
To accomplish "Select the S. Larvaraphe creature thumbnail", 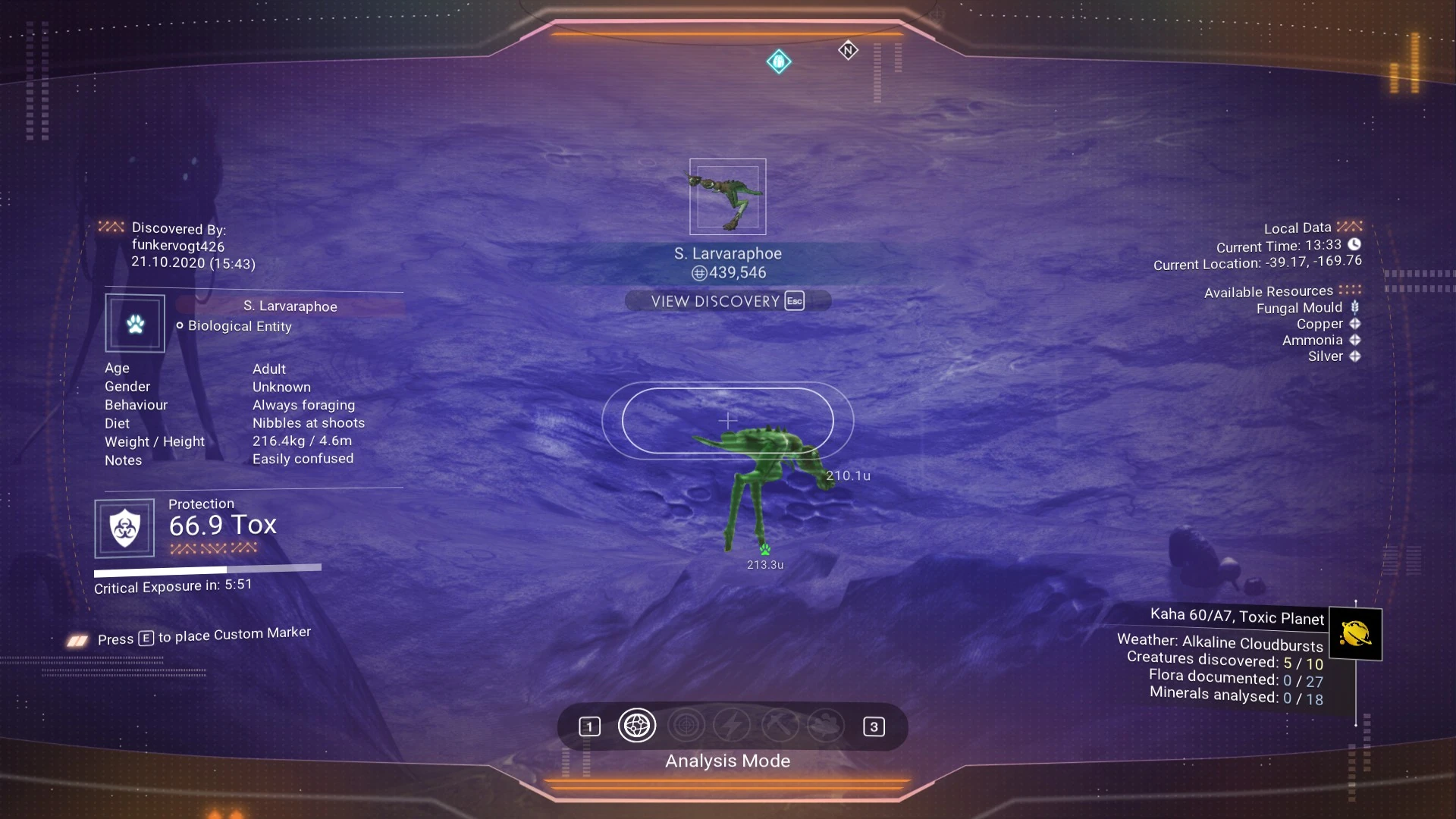I will pos(727,196).
